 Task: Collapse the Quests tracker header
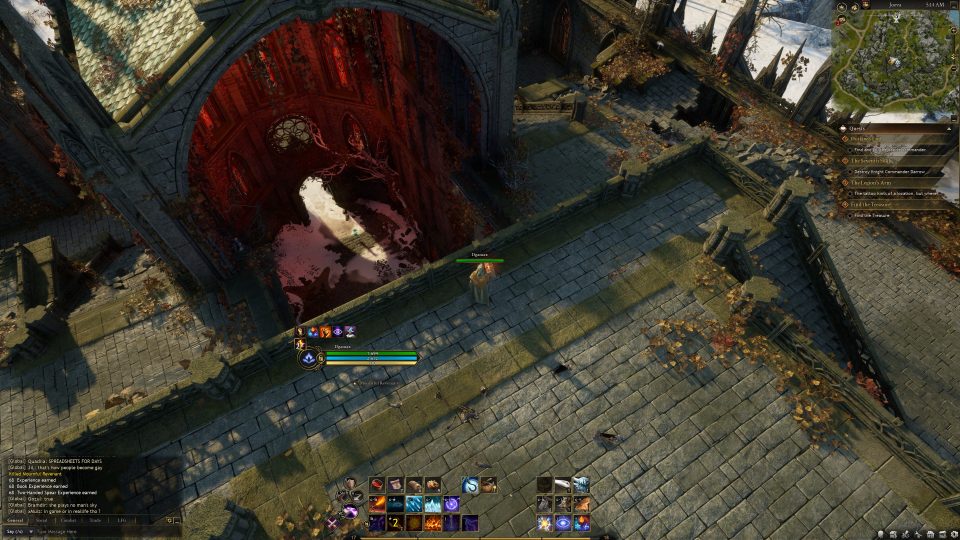pyautogui.click(x=946, y=127)
